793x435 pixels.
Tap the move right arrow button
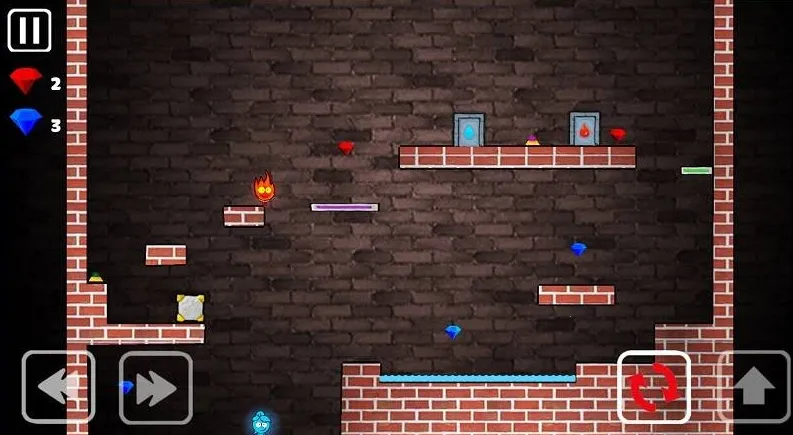tap(155, 387)
